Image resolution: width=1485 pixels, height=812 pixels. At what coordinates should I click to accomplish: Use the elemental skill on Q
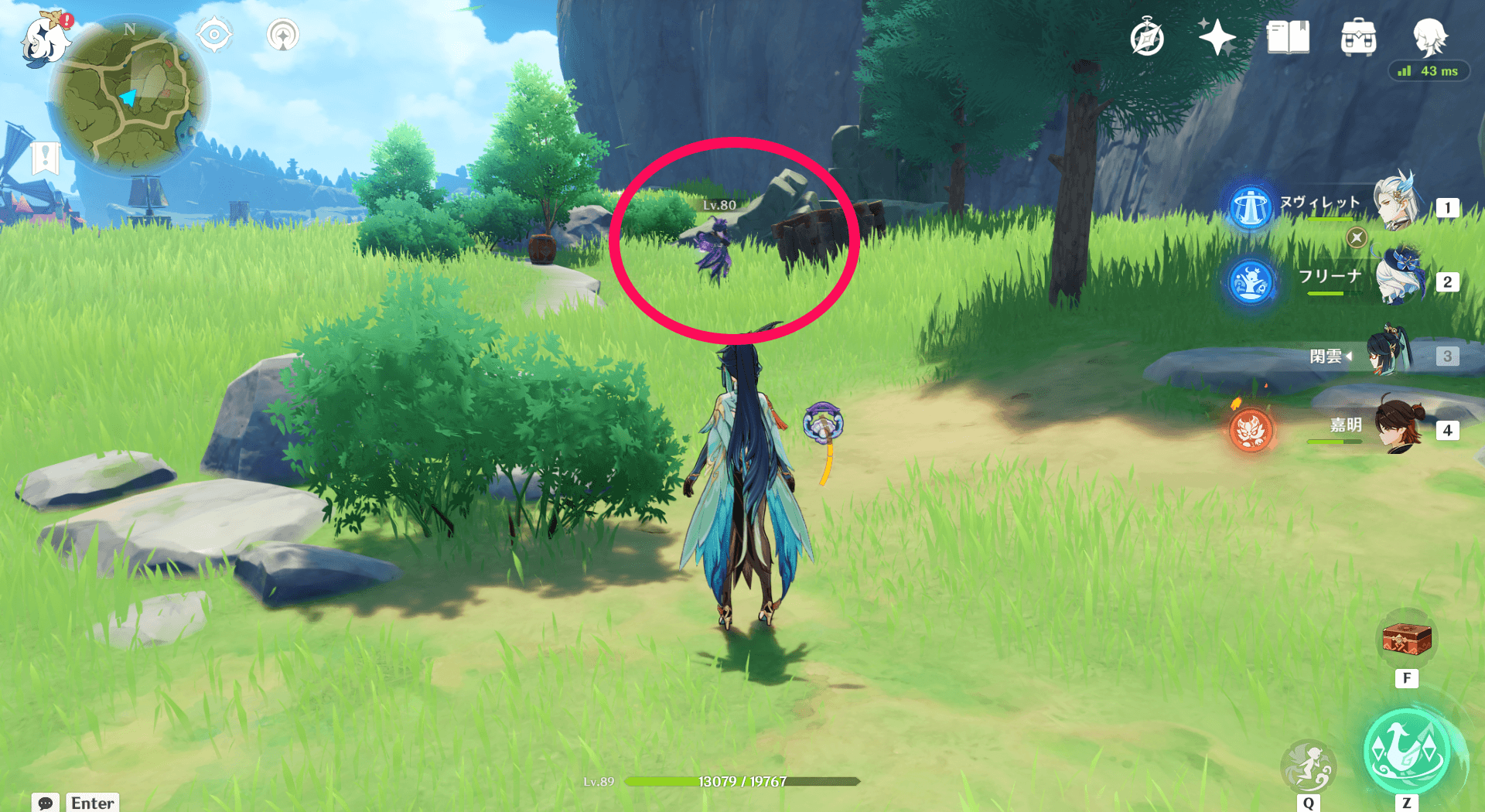(1308, 766)
